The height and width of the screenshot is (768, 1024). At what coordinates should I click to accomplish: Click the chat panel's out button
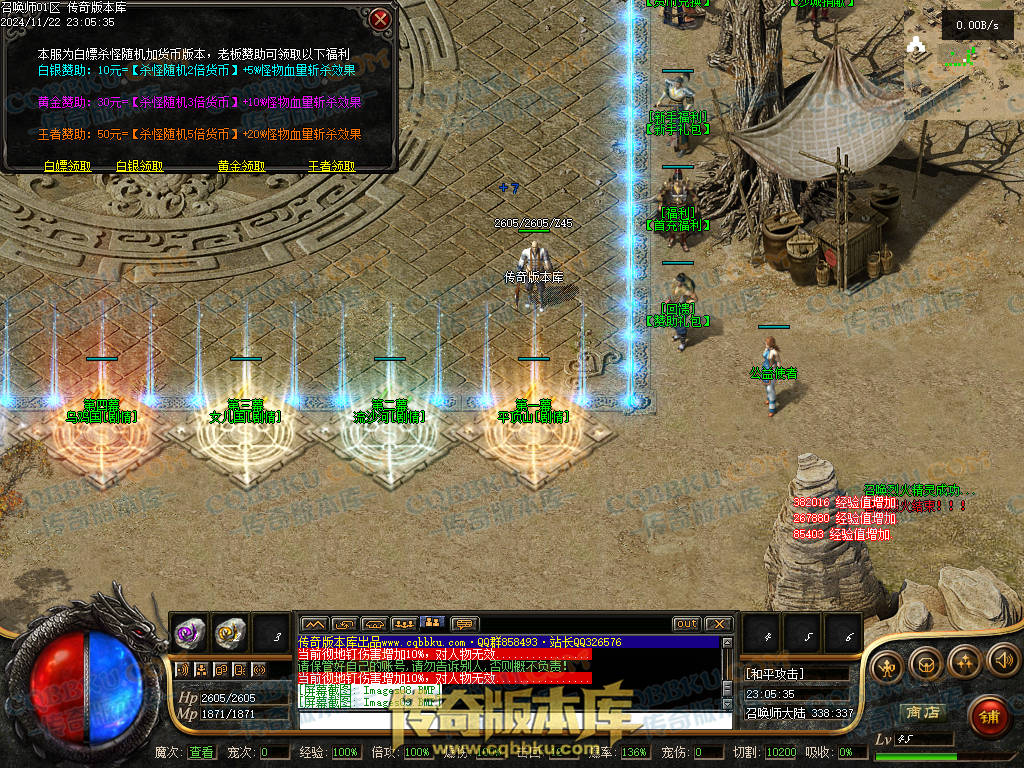coord(686,624)
